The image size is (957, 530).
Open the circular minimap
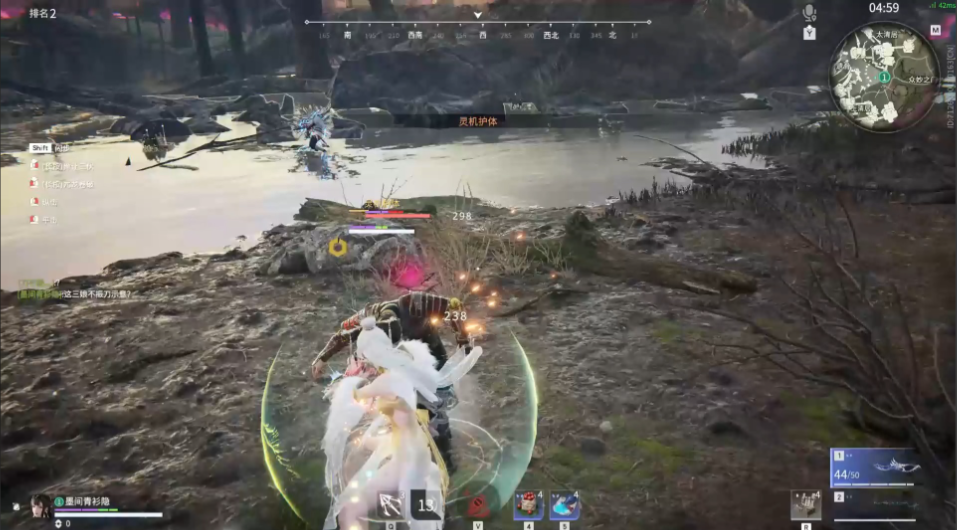884,76
